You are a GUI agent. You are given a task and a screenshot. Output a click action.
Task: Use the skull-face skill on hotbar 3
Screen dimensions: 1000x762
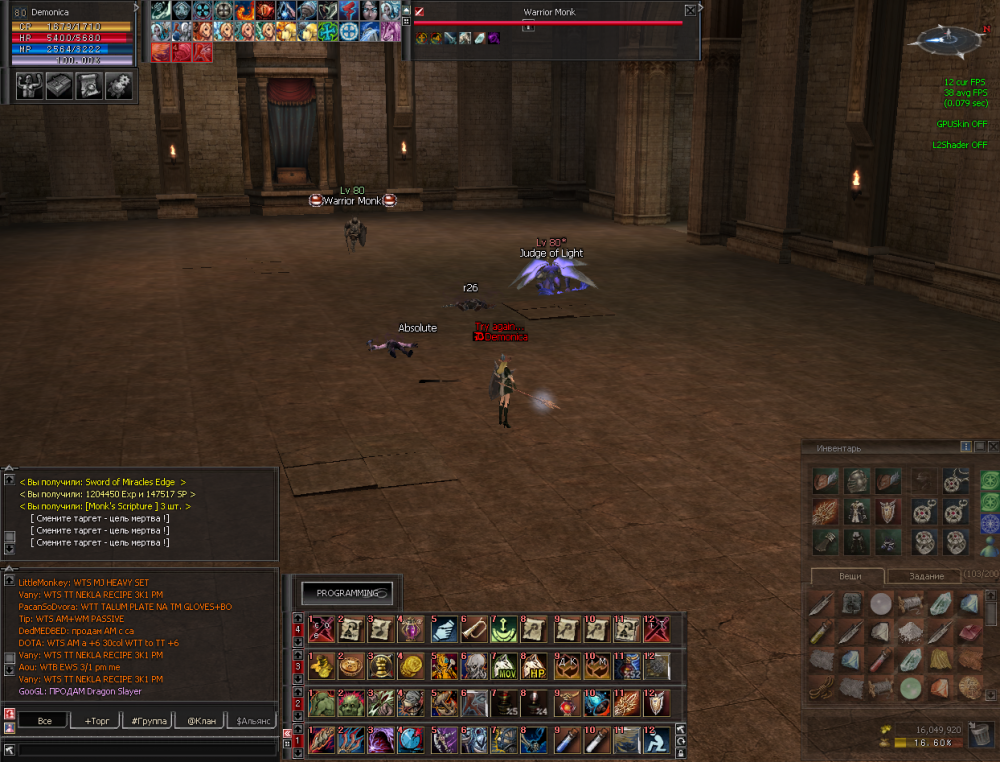475,665
